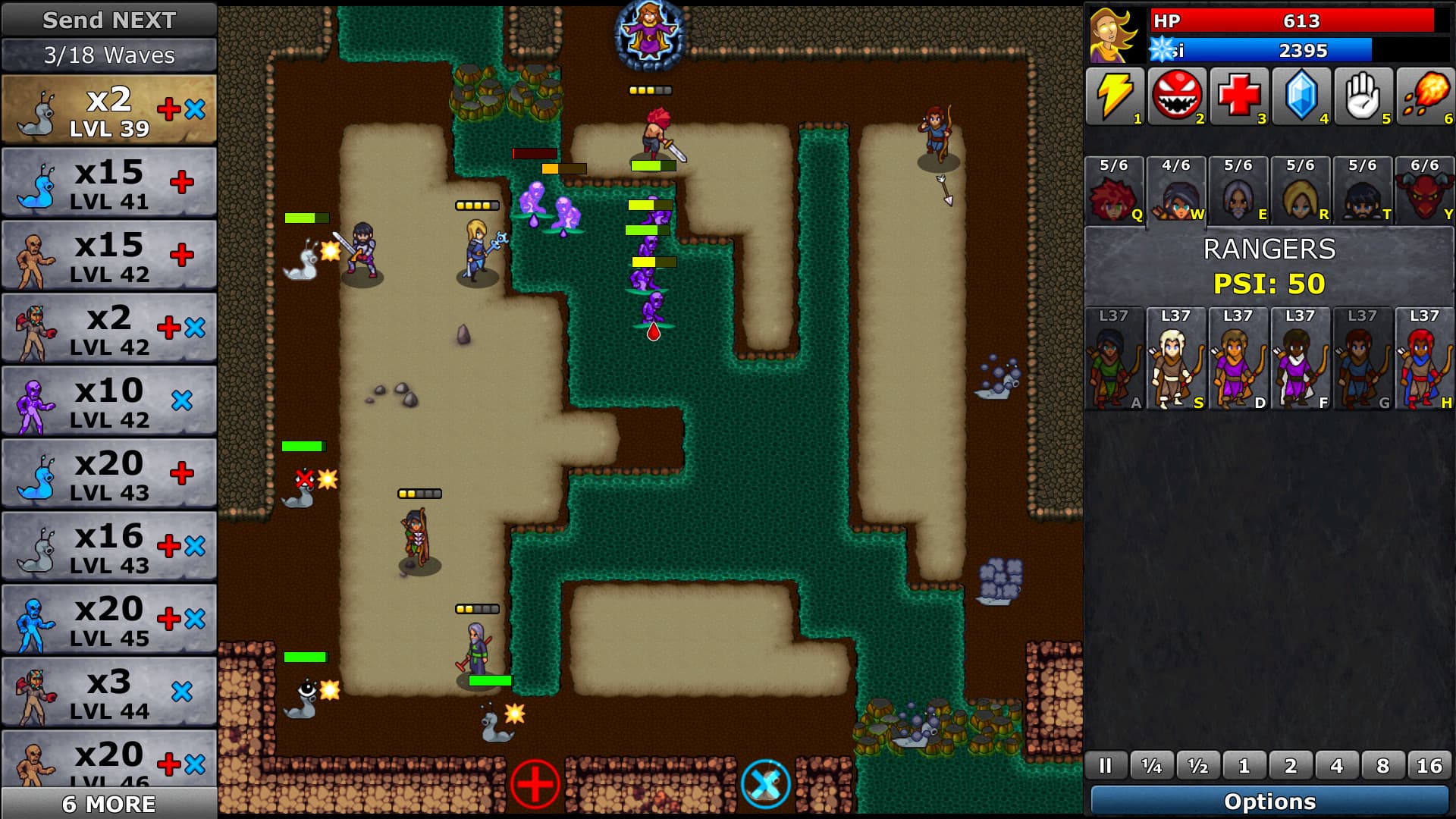Switch to the W defender class tab
Screen dimensions: 1456x819
point(1176,191)
